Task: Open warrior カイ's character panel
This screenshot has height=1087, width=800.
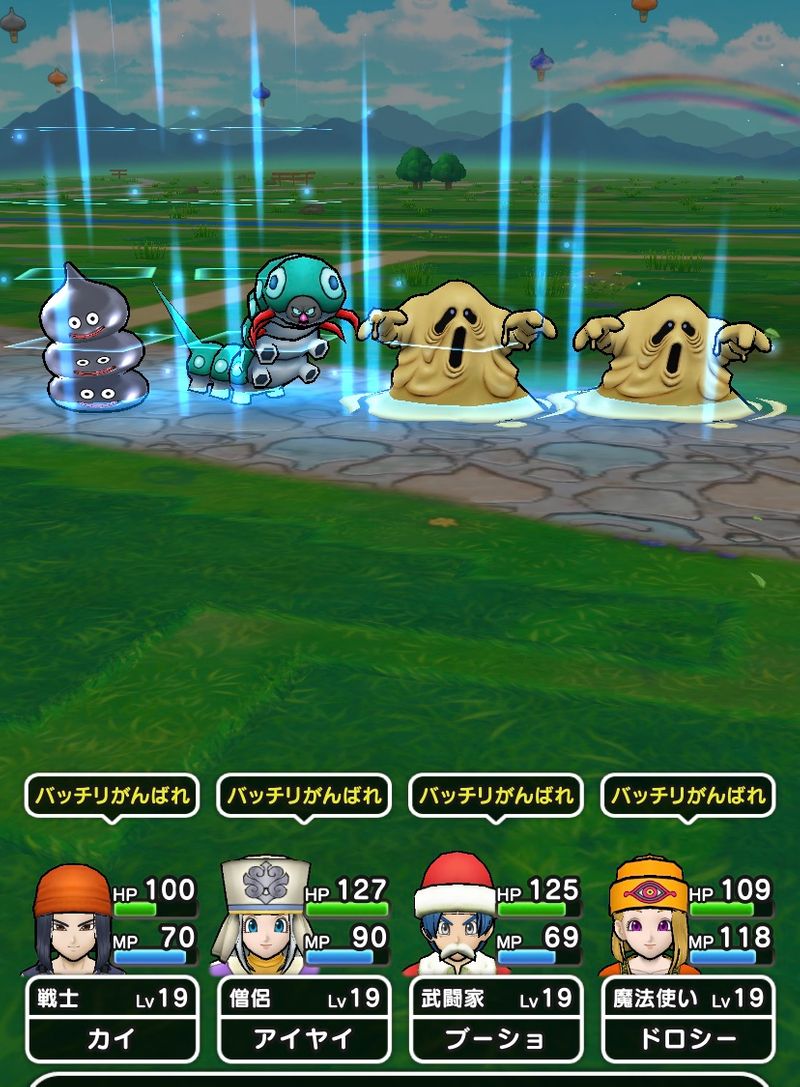Action: point(111,1018)
